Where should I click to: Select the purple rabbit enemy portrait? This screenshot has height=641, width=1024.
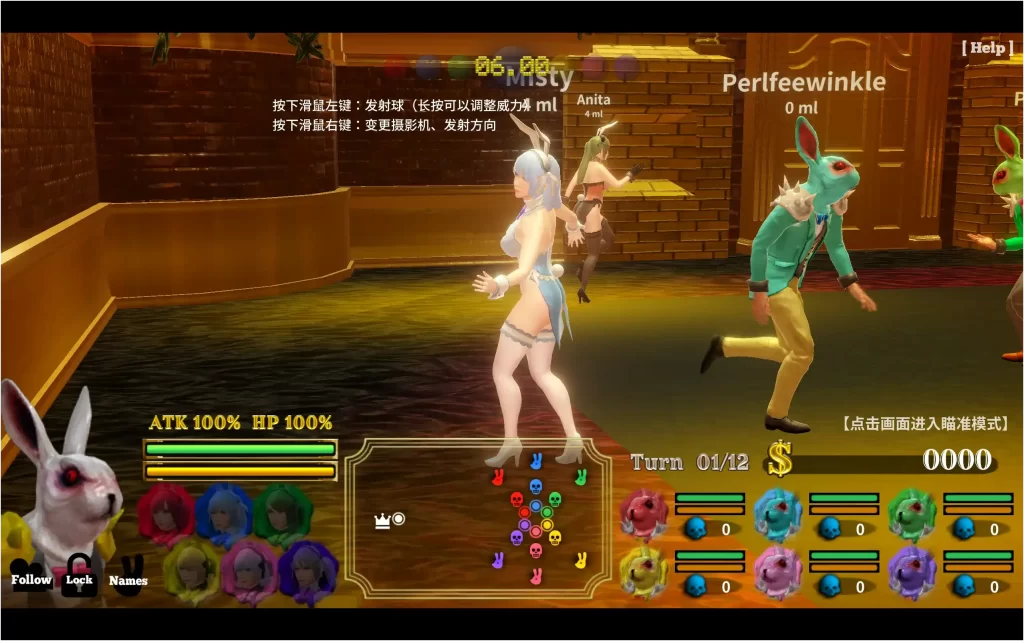click(x=912, y=572)
